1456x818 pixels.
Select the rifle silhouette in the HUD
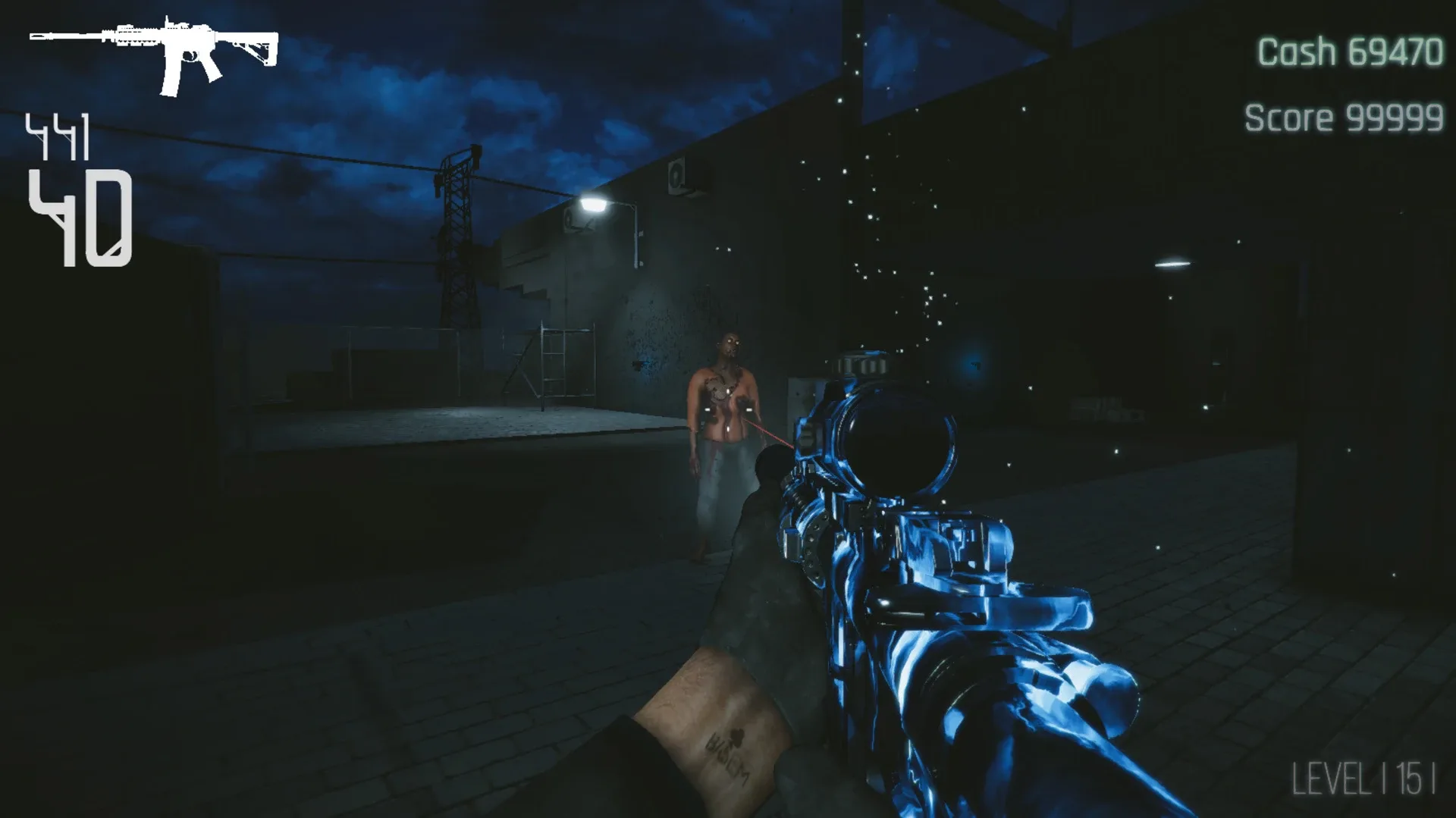click(x=152, y=53)
